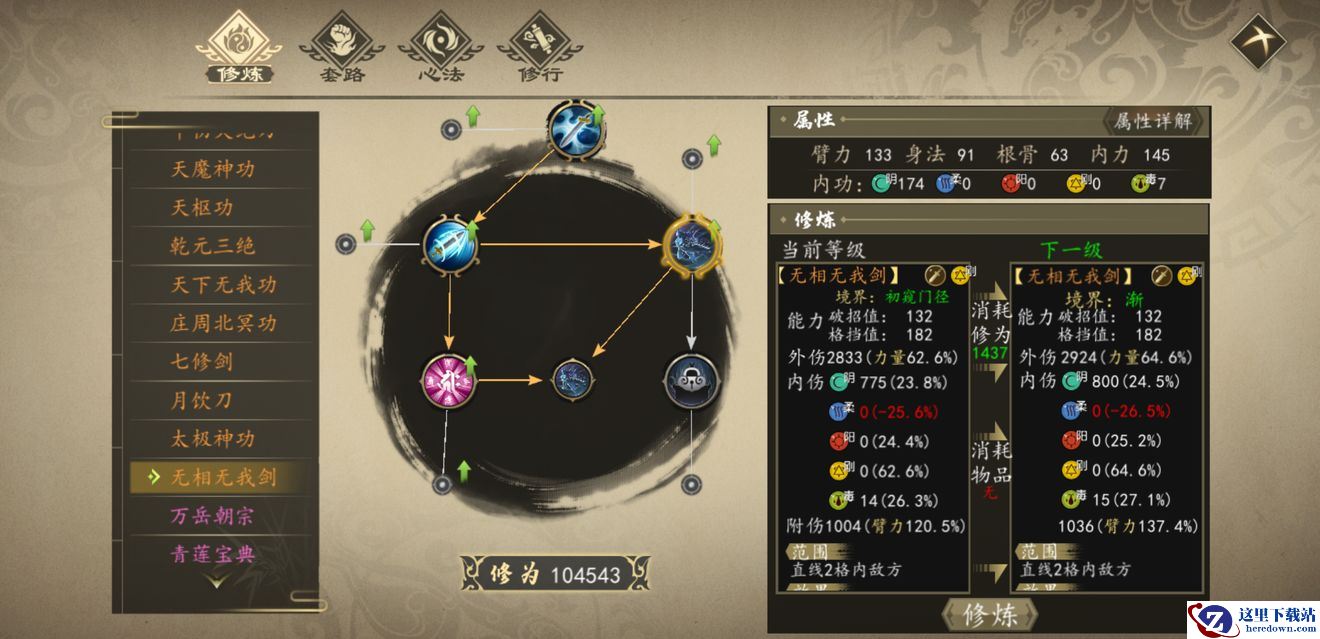Select the 万岳朝宗 entry

tap(212, 516)
